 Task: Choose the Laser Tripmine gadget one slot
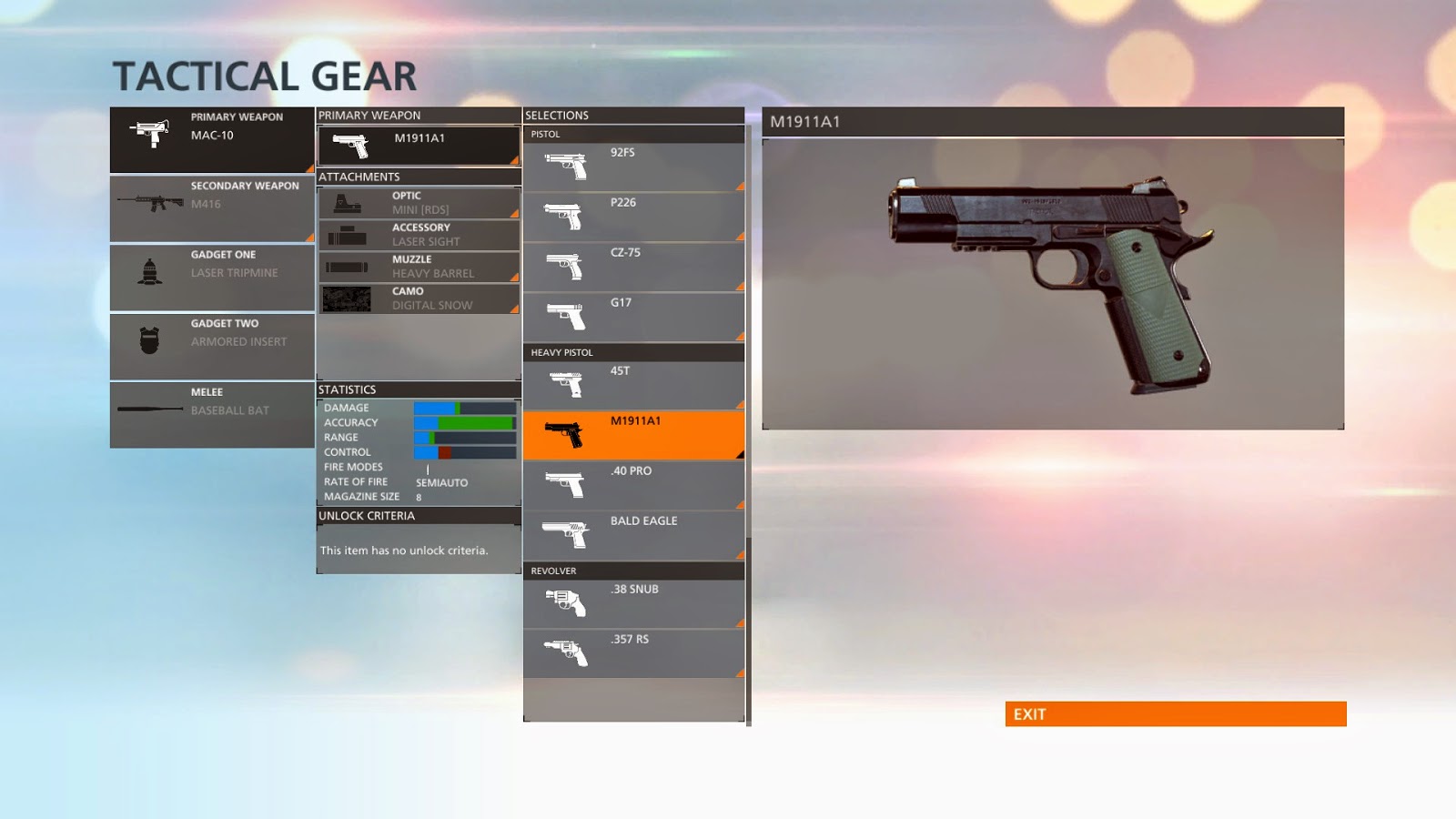pos(212,277)
